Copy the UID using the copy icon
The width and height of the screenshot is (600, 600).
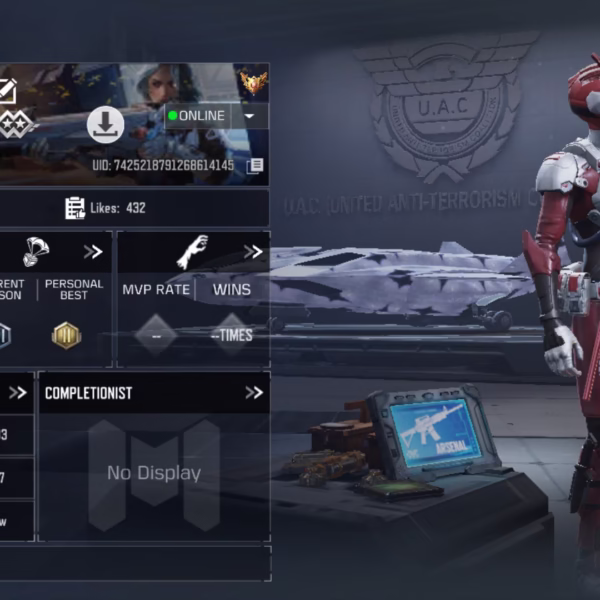click(255, 165)
